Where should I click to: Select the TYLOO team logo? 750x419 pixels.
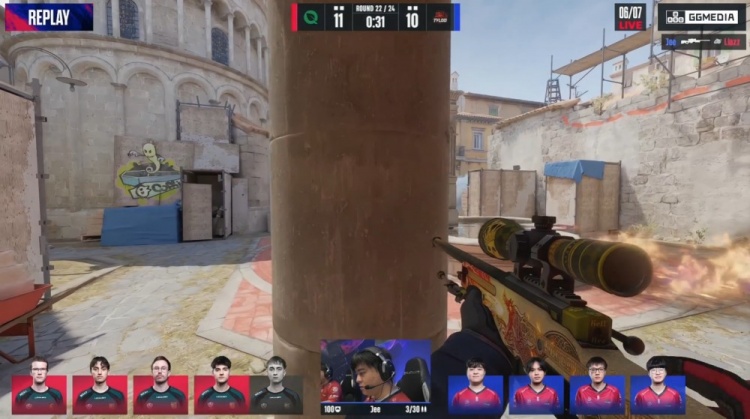[439, 17]
